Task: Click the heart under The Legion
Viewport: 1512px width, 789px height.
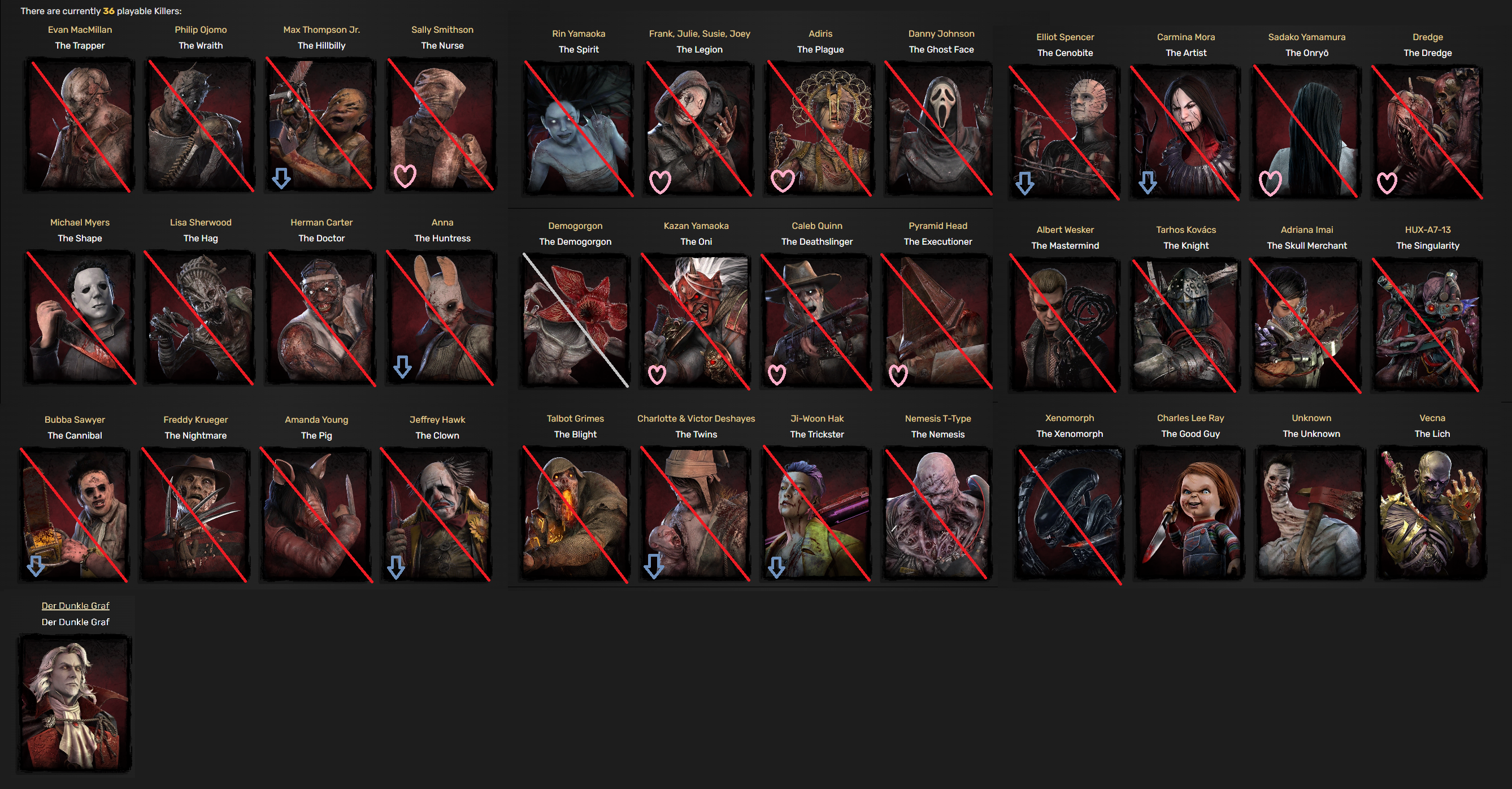Action: [x=662, y=183]
